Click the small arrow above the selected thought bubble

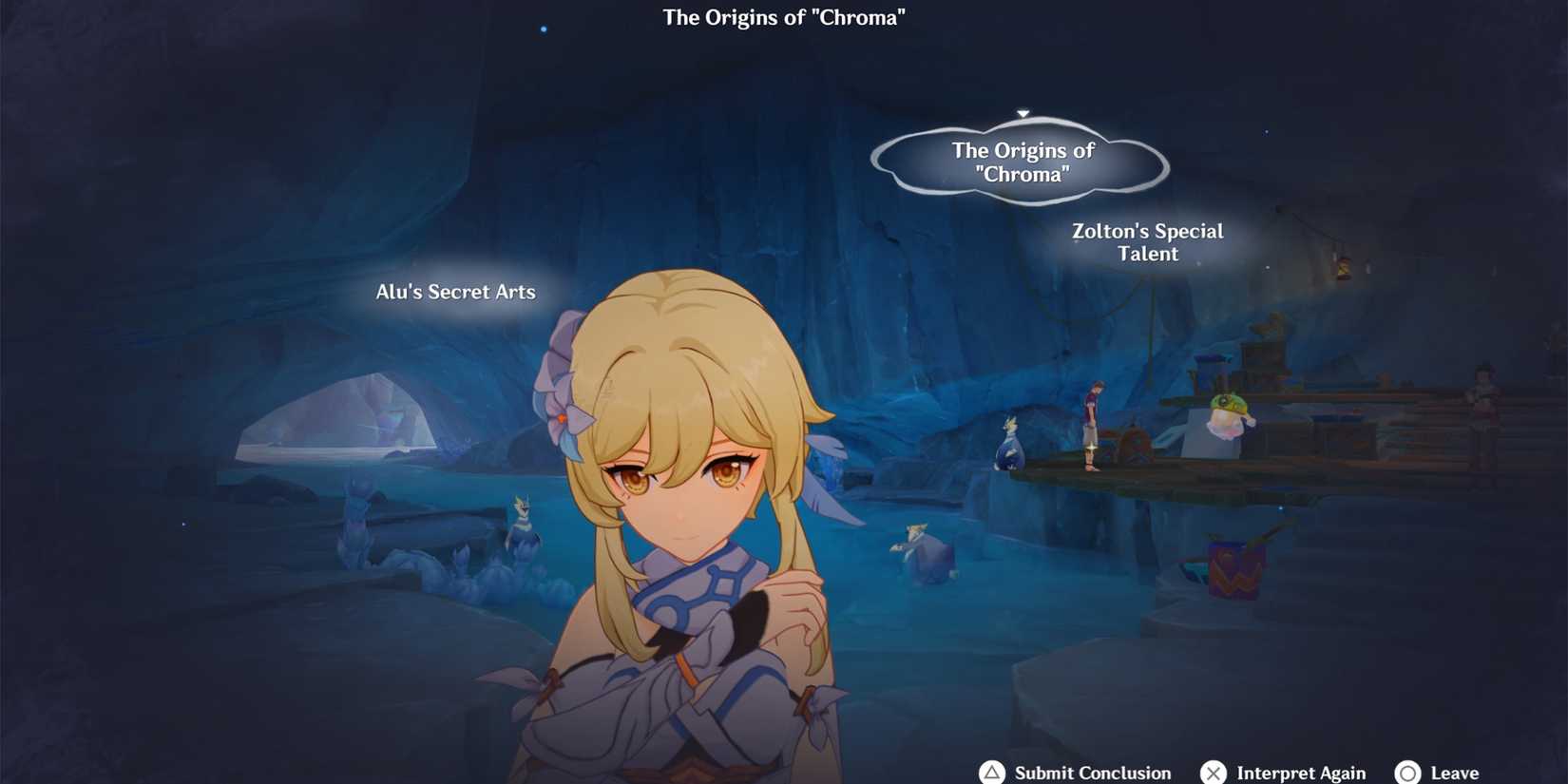coord(1023,112)
